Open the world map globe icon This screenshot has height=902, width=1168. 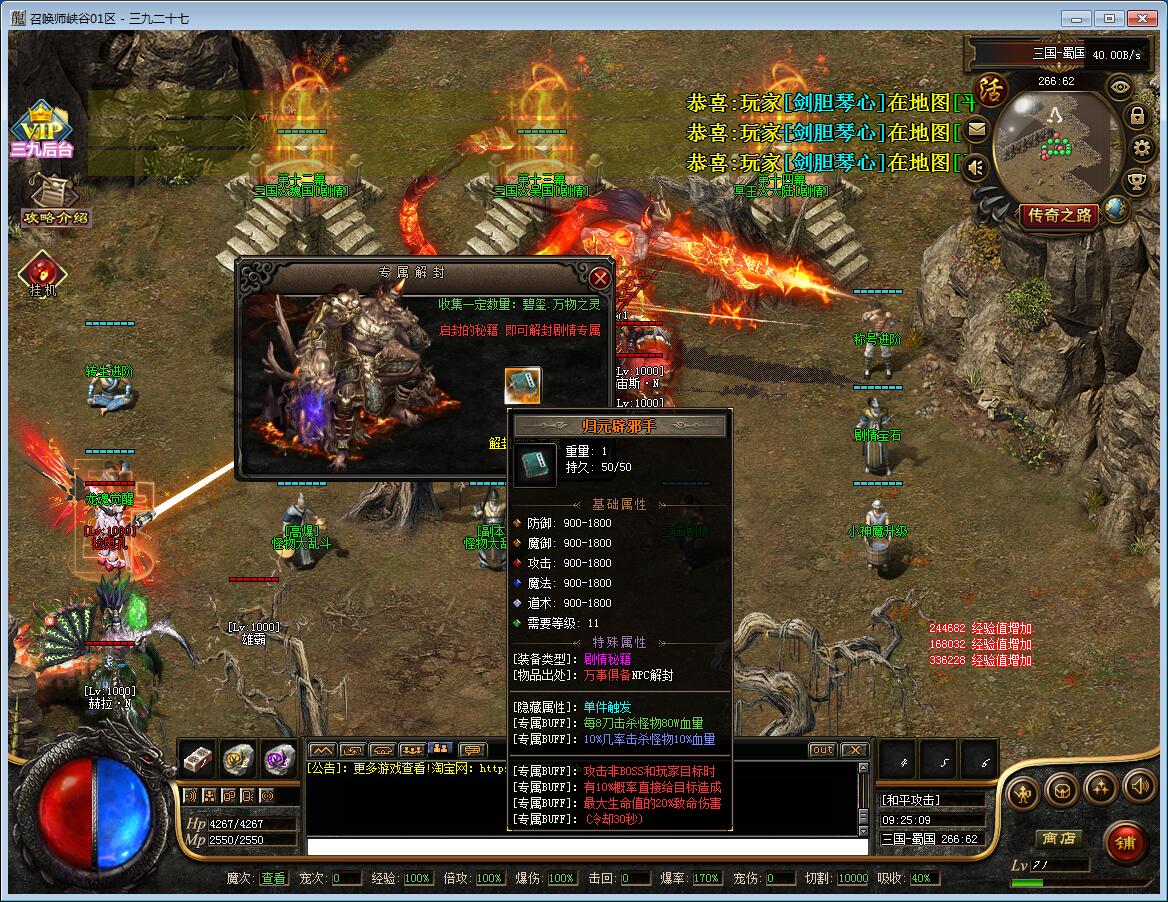pos(1116,208)
